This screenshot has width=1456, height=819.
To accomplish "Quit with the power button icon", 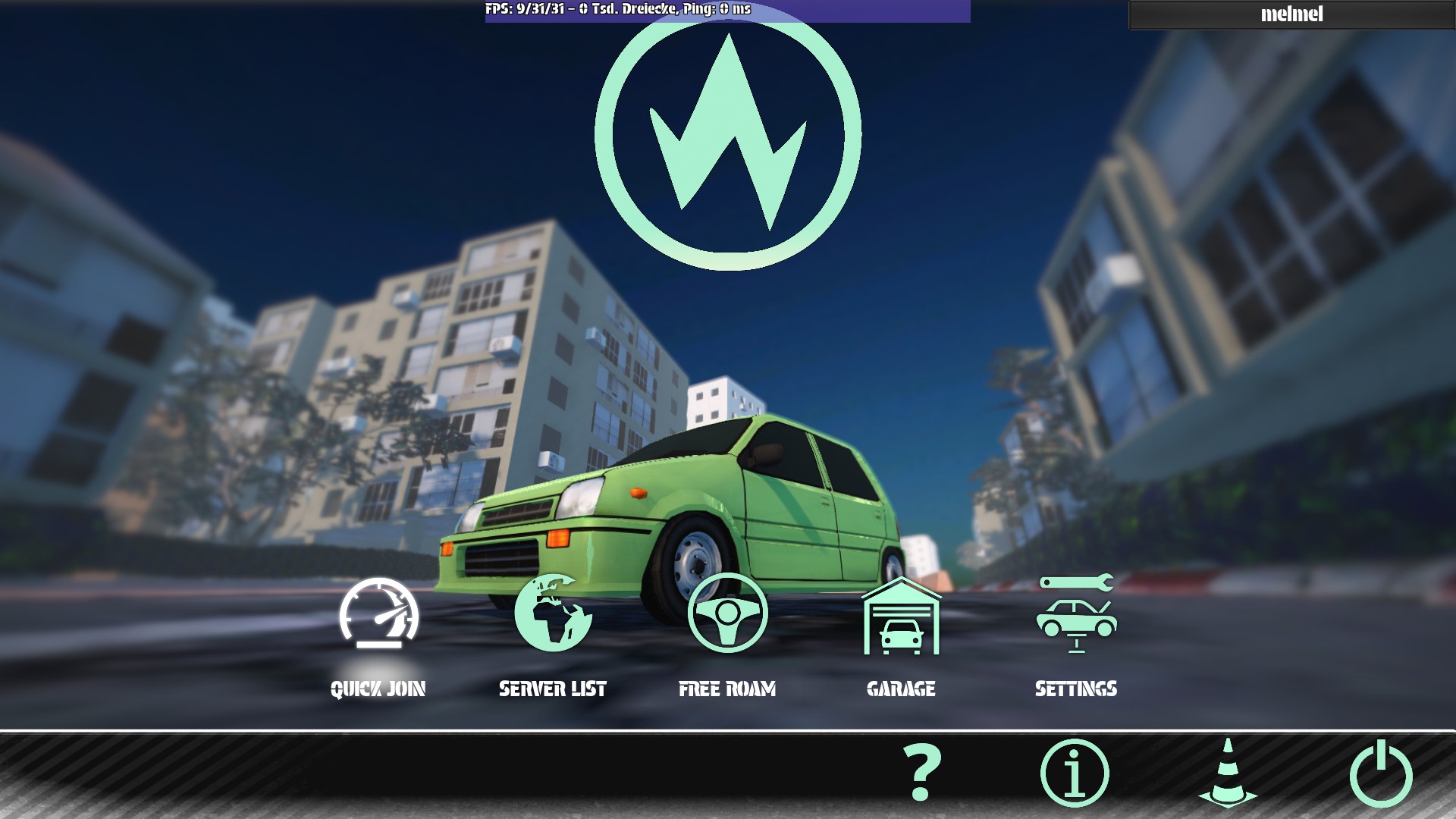I will click(x=1381, y=773).
